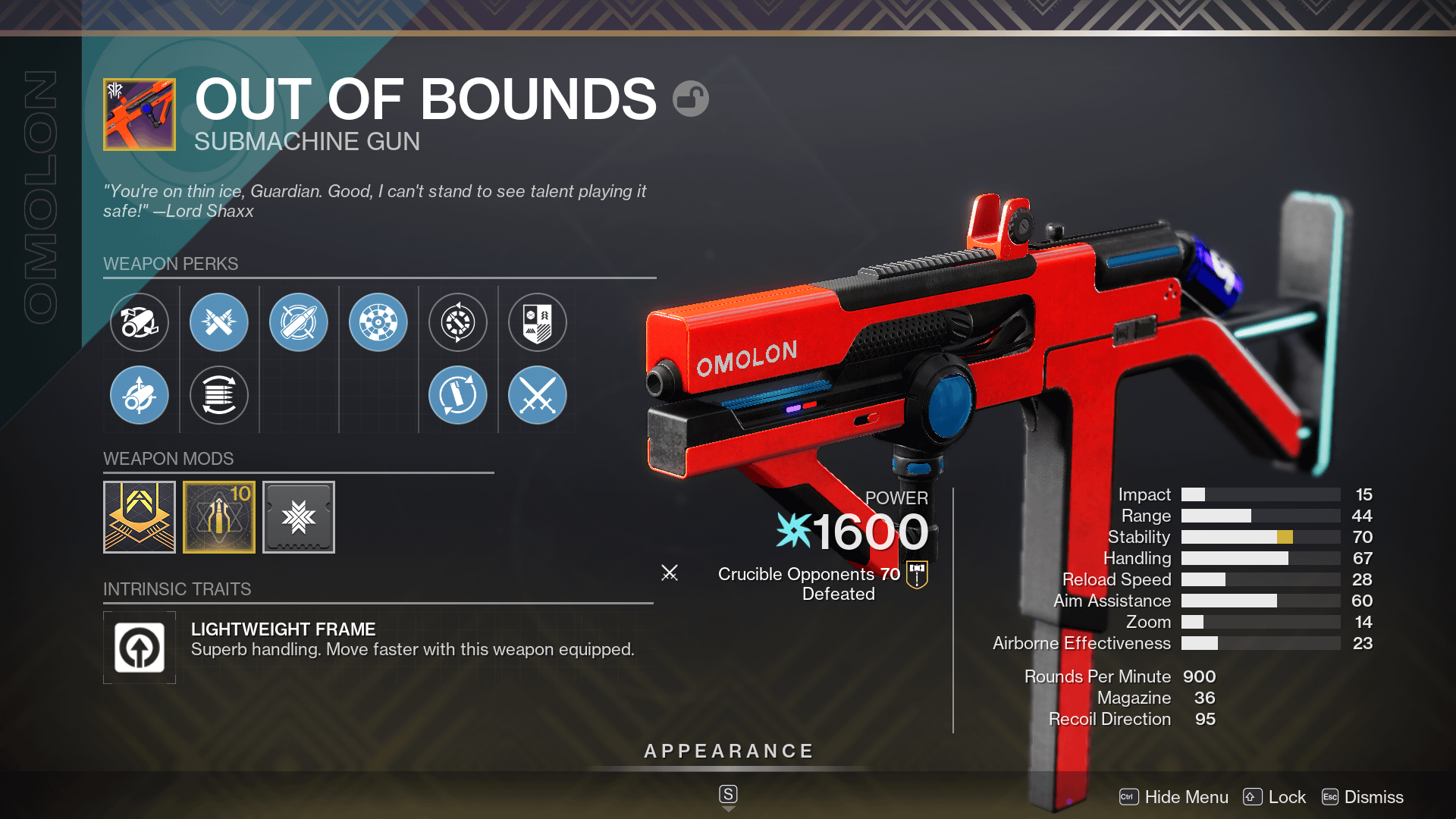1456x819 pixels.
Task: Select the Crucible kill tracker shield perk
Action: pyautogui.click(x=536, y=322)
